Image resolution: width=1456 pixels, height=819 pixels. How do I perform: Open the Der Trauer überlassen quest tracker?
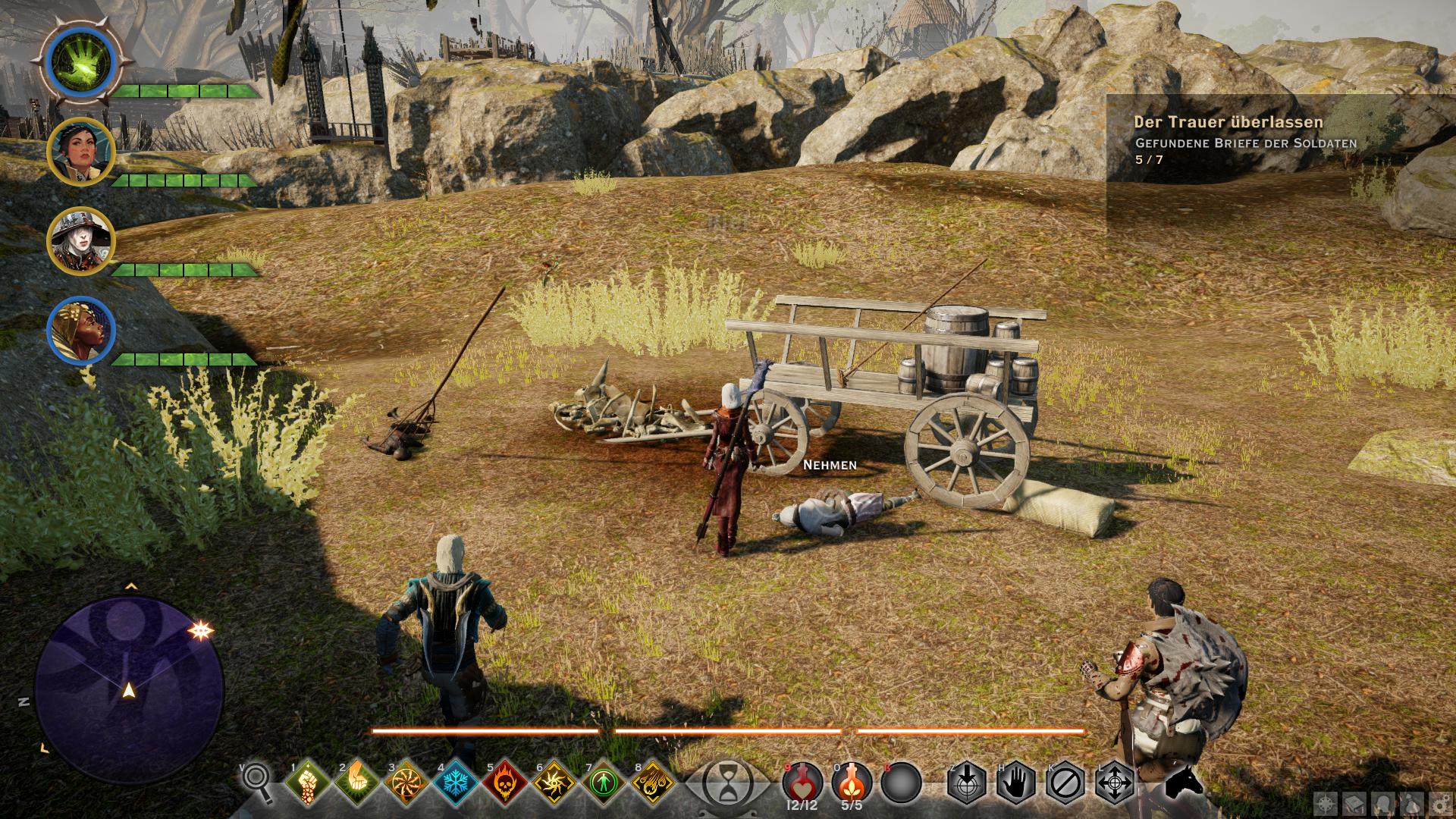tap(1228, 122)
